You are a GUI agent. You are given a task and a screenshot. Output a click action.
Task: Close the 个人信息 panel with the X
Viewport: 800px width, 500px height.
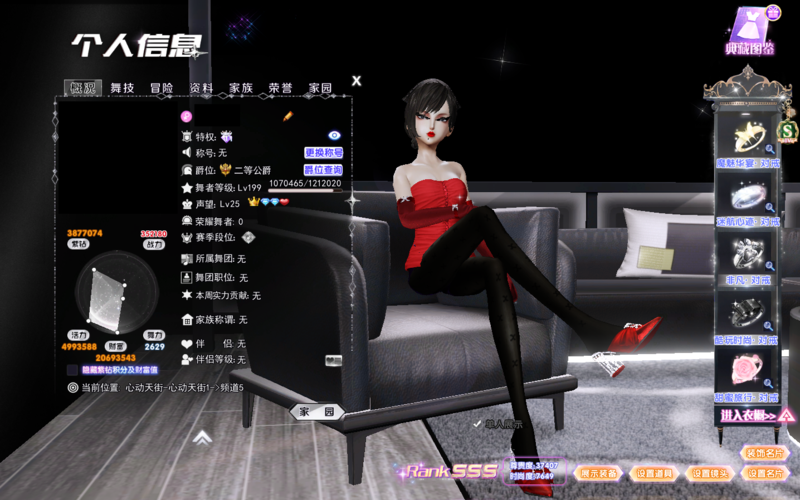[357, 81]
